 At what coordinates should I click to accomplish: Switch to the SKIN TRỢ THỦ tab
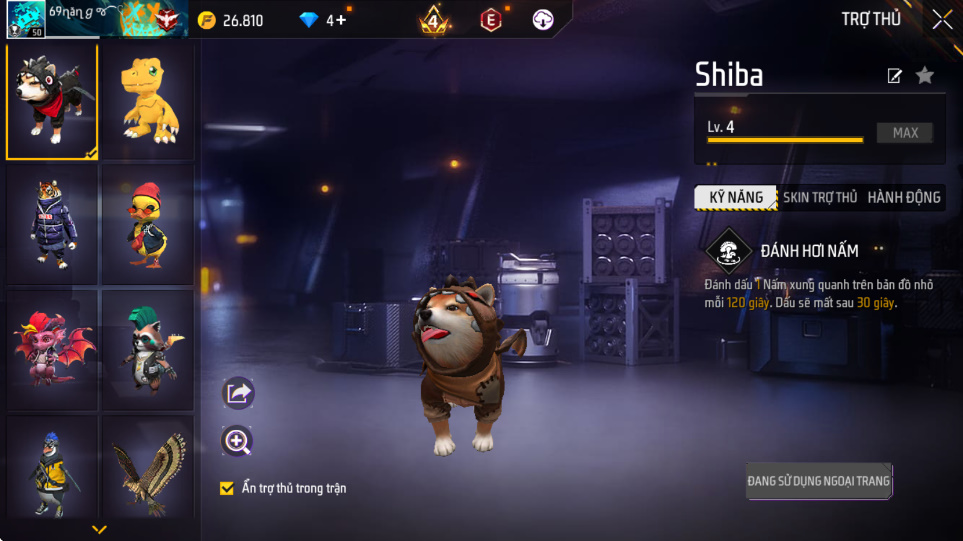point(820,197)
